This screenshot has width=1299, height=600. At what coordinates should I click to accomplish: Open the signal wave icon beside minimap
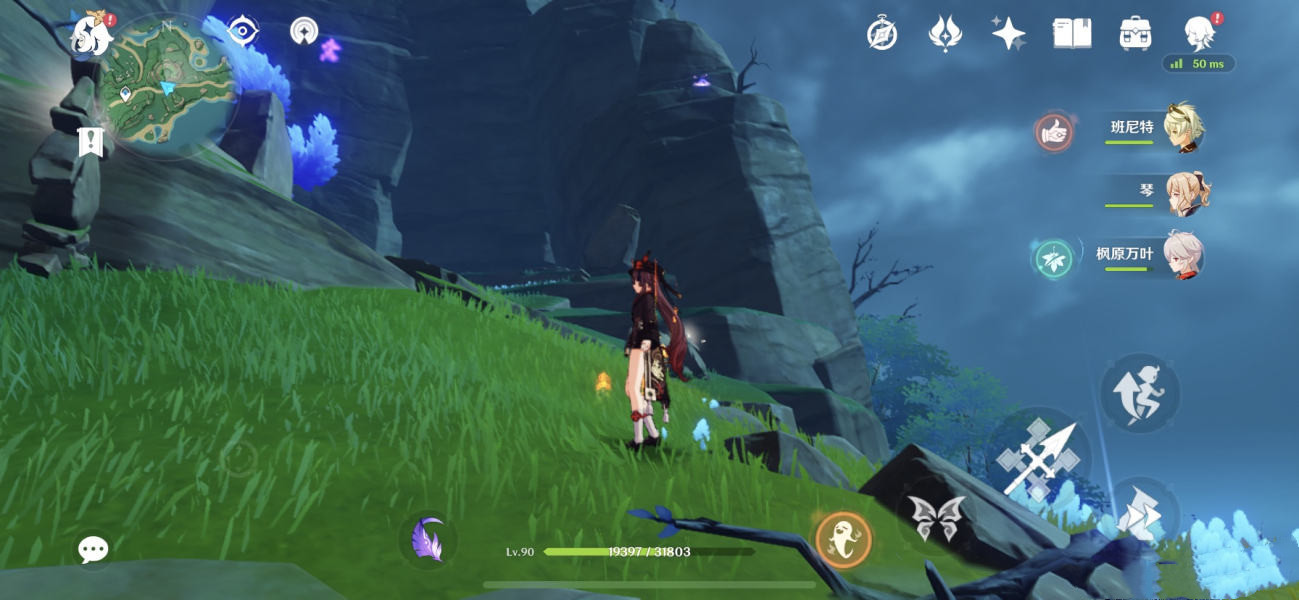[x=304, y=31]
